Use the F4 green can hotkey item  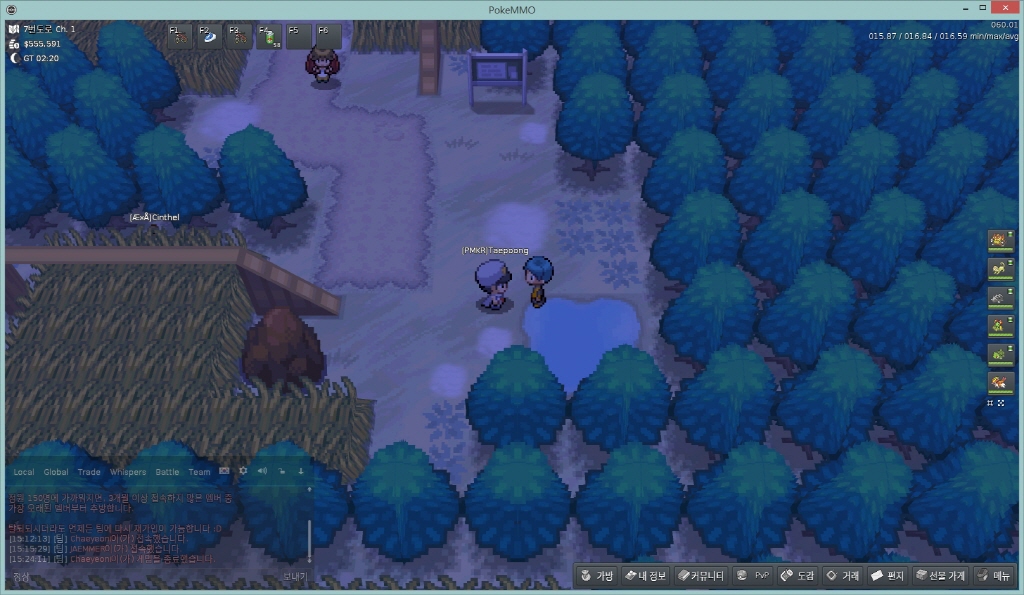coord(269,38)
